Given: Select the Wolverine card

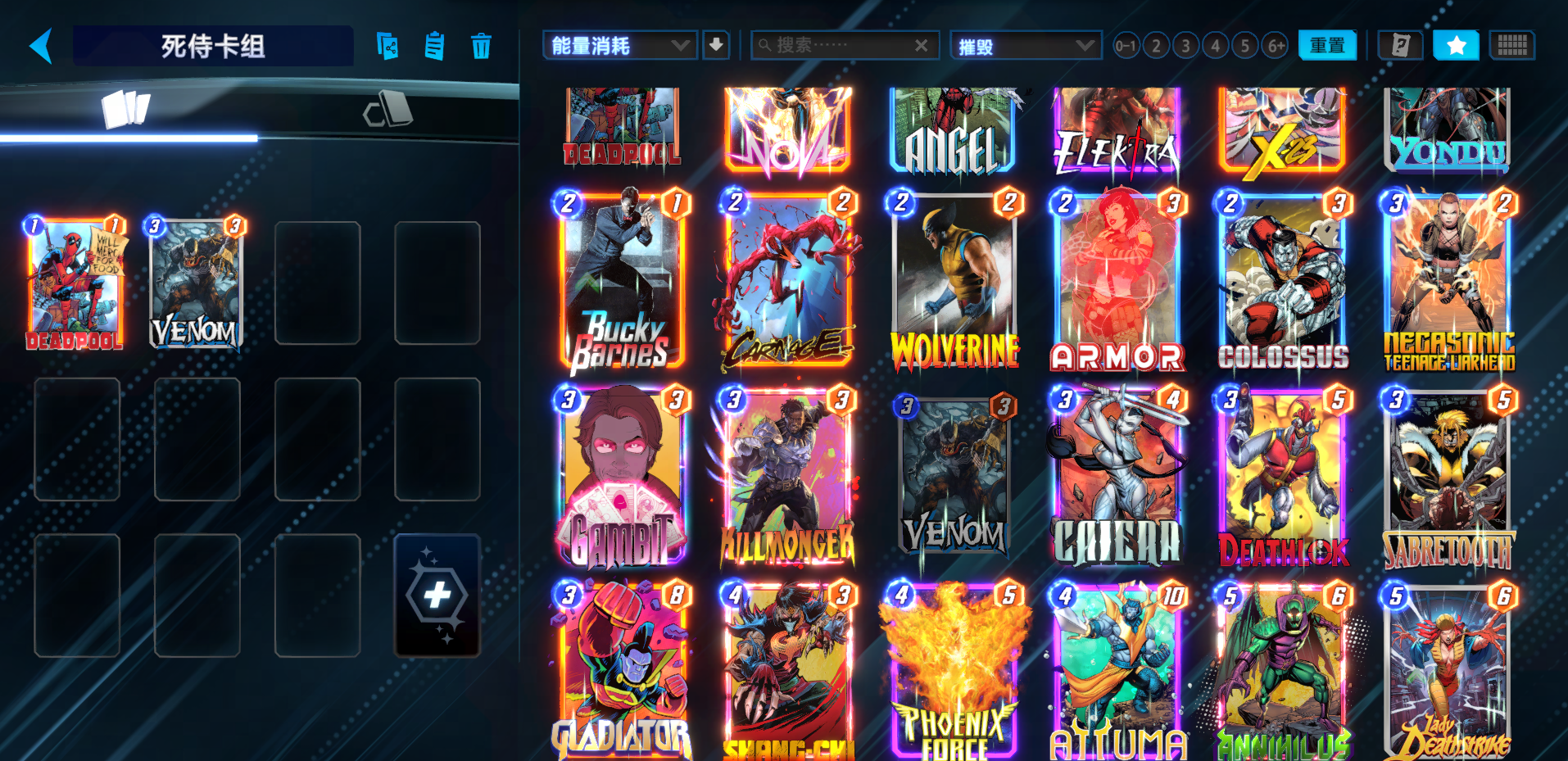Looking at the screenshot, I should [x=954, y=281].
